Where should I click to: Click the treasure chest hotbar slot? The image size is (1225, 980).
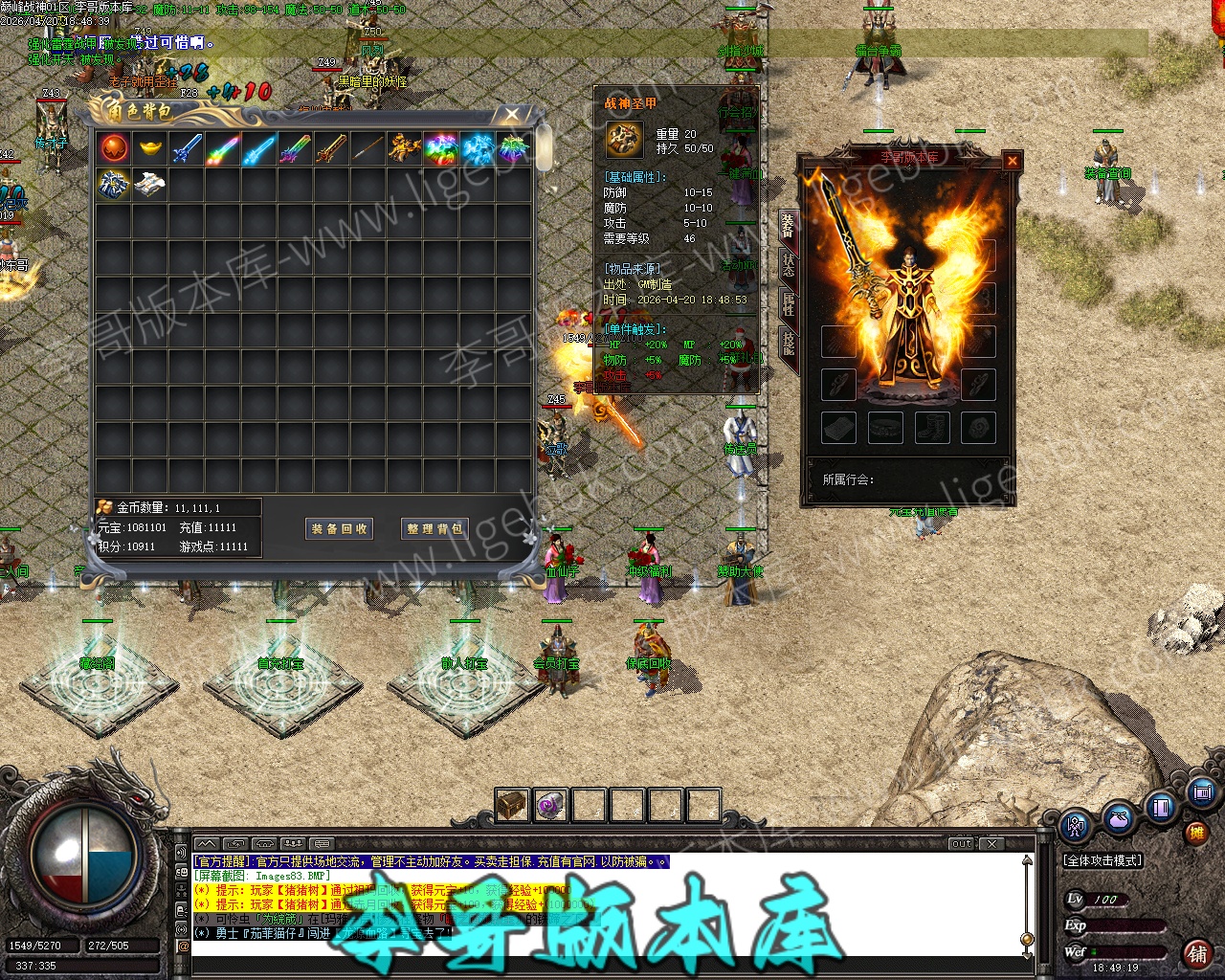click(512, 805)
